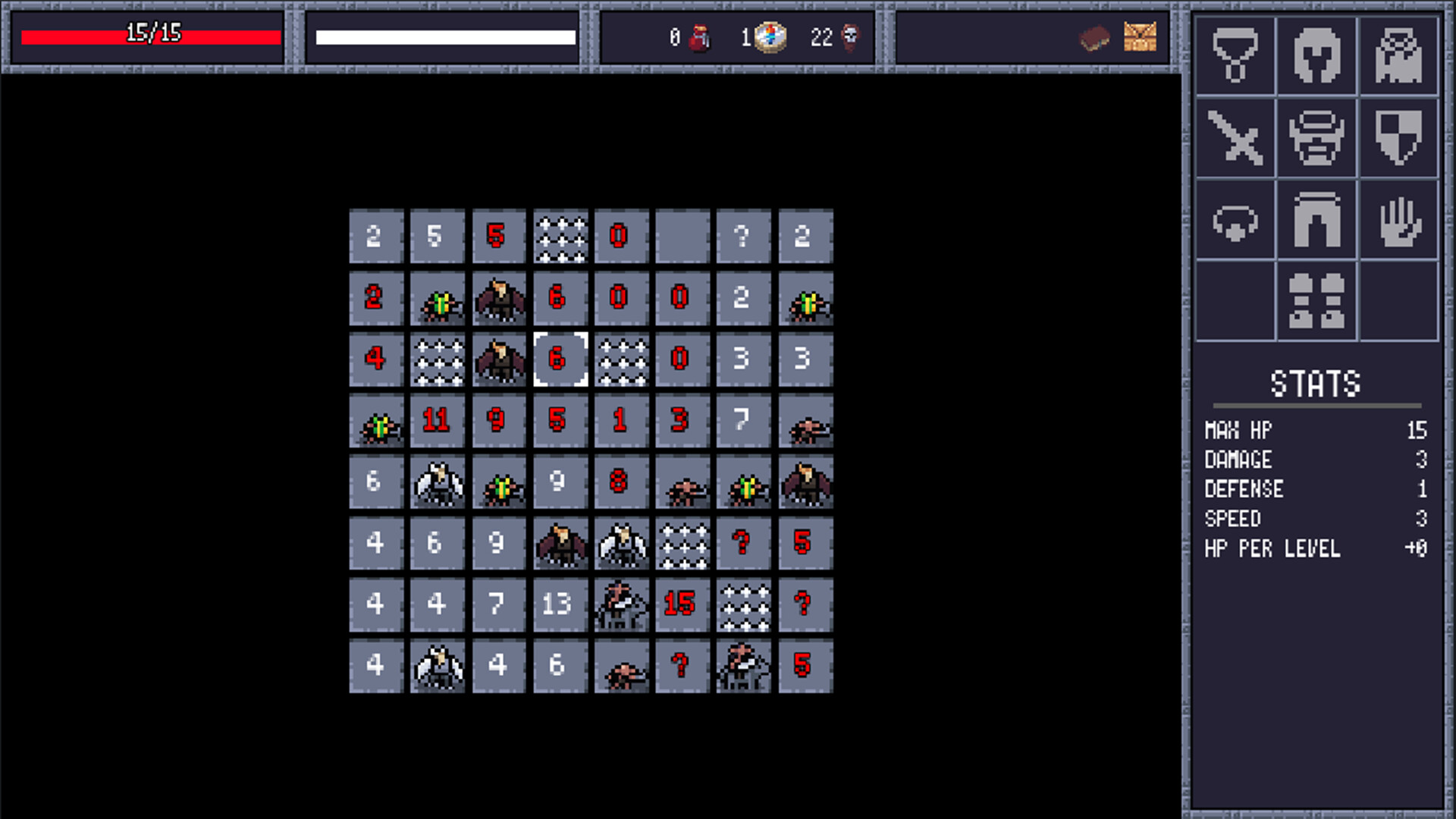Select the shield equipment slot
Screen dimensions: 1456x819
coord(1399,139)
